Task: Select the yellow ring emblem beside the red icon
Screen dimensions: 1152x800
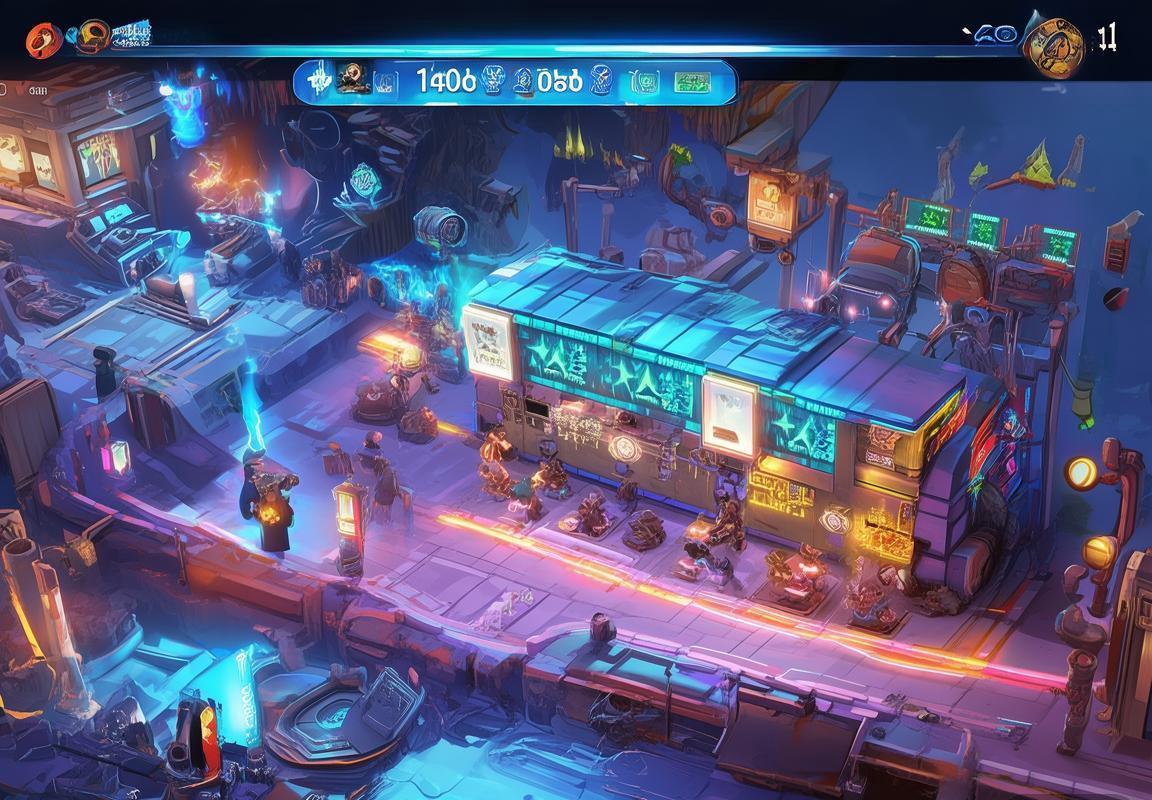Action: pyautogui.click(x=93, y=36)
